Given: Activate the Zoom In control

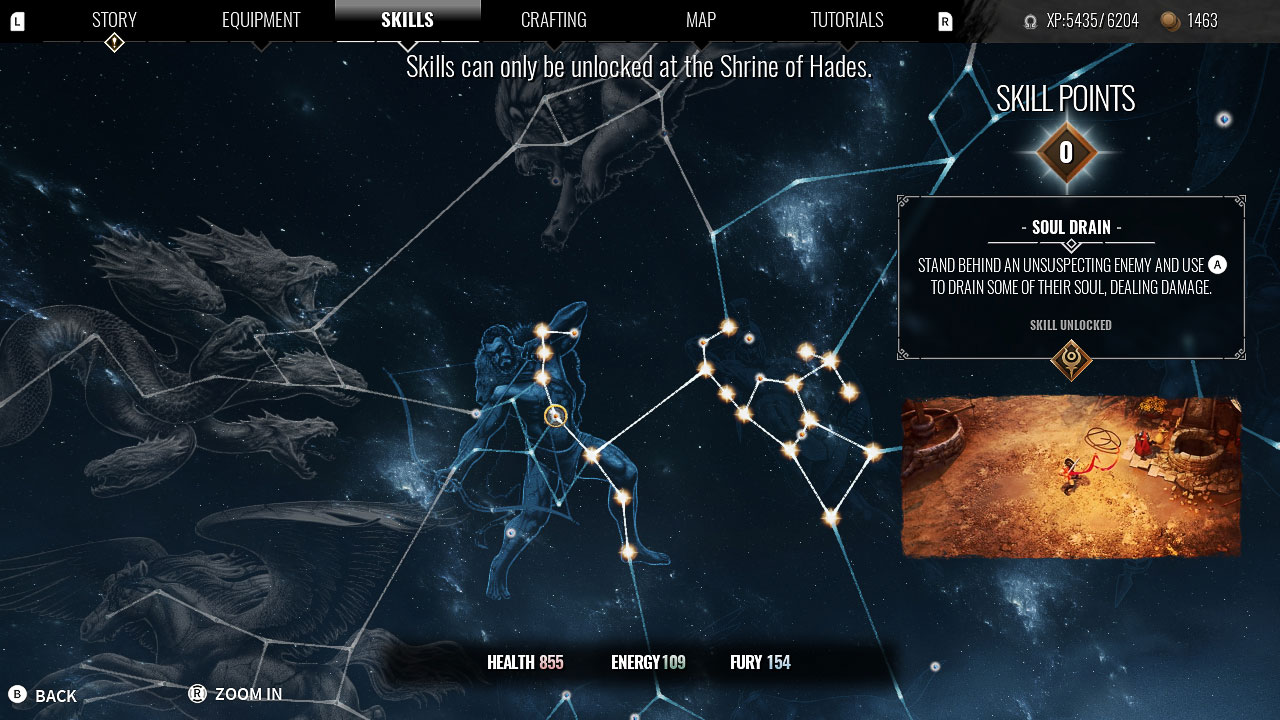Looking at the screenshot, I should (238, 694).
